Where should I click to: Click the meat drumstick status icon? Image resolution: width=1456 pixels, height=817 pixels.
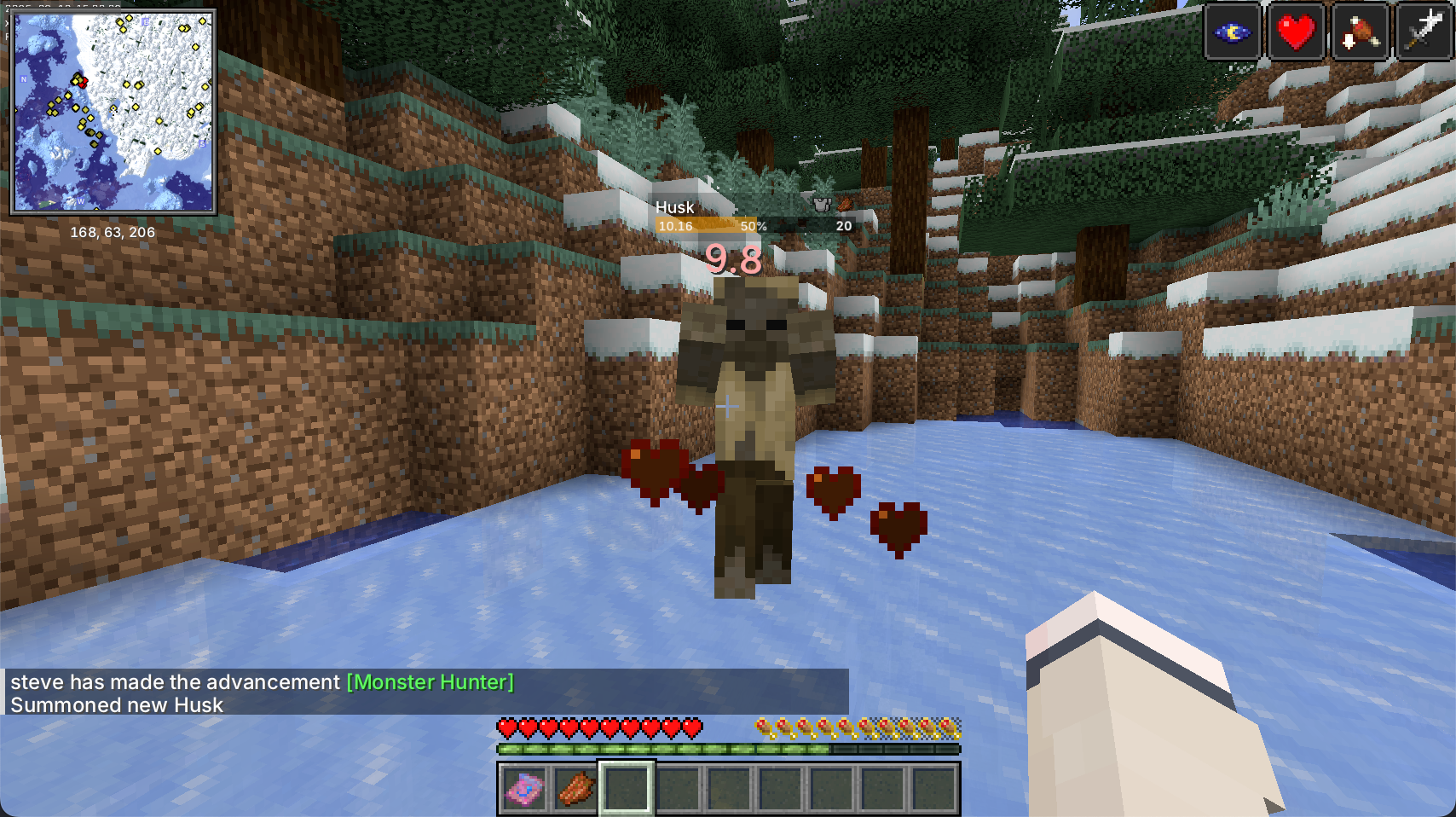click(1360, 32)
